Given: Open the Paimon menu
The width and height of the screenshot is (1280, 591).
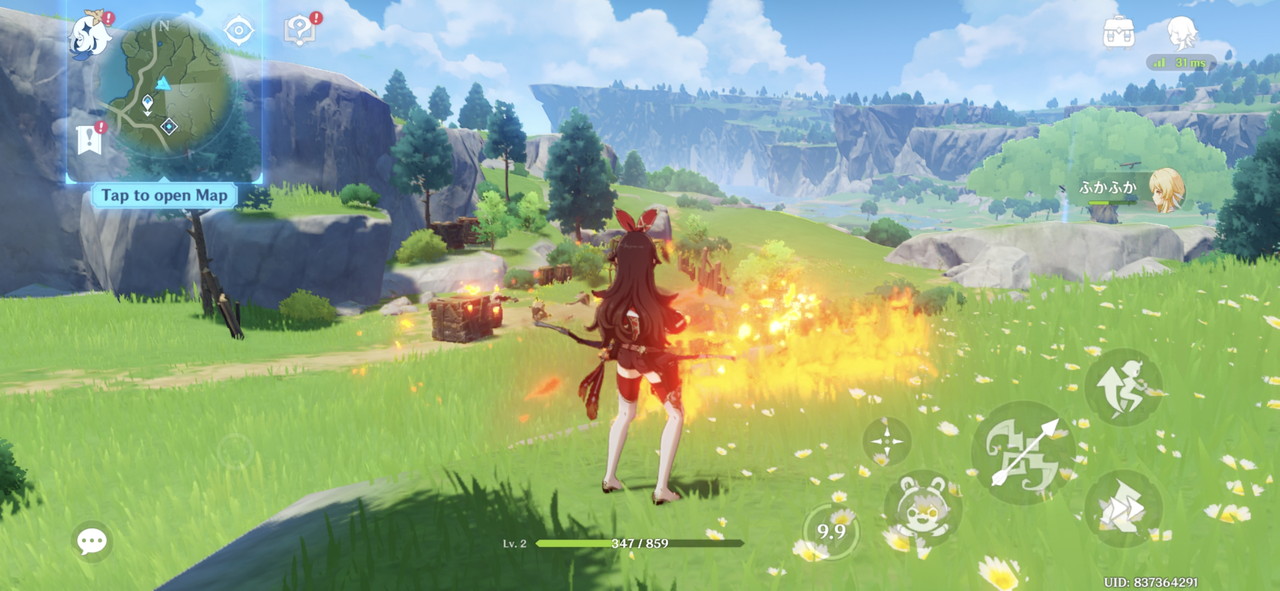Looking at the screenshot, I should click(x=90, y=36).
